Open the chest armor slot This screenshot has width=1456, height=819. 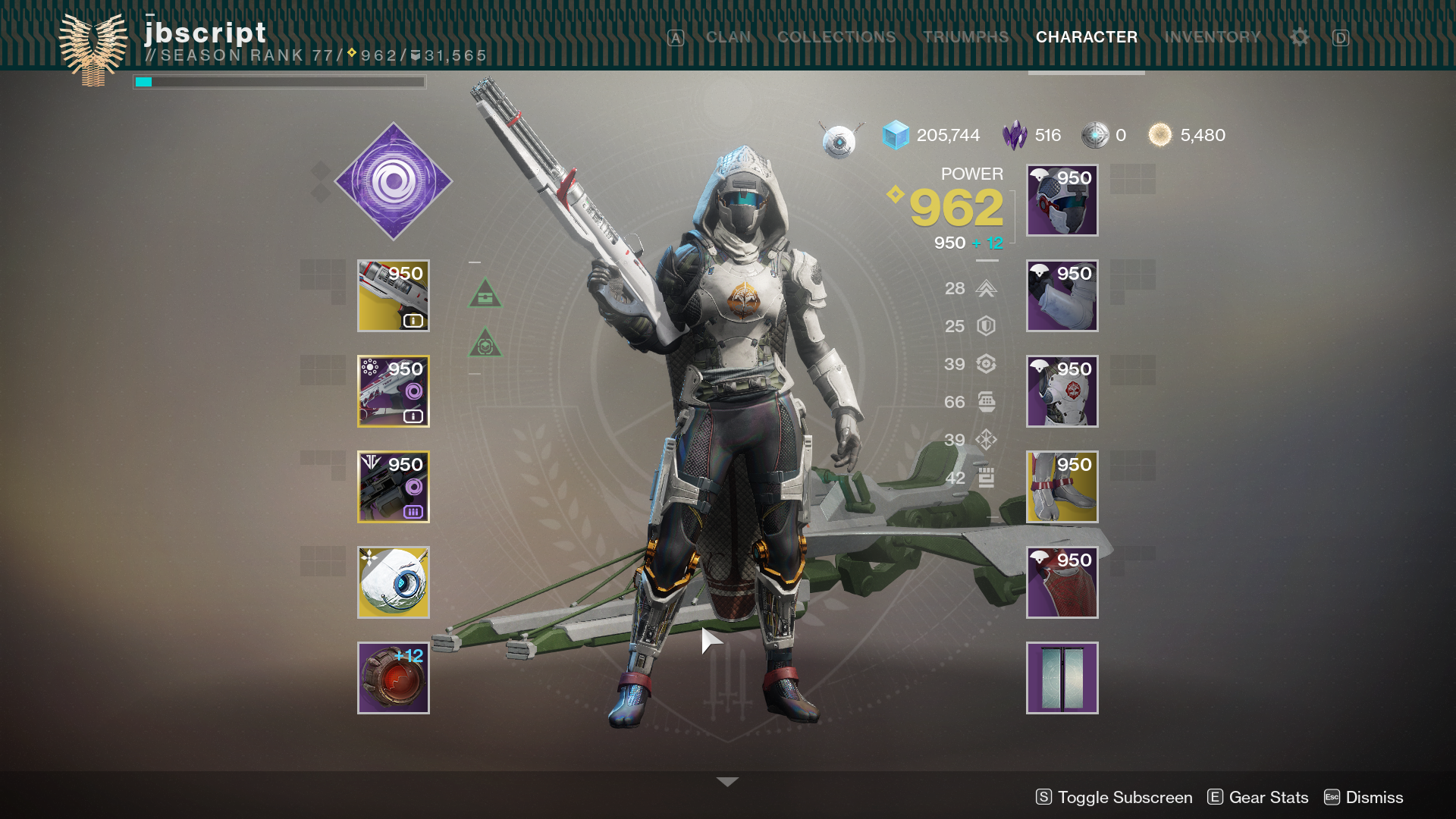[x=1062, y=391]
